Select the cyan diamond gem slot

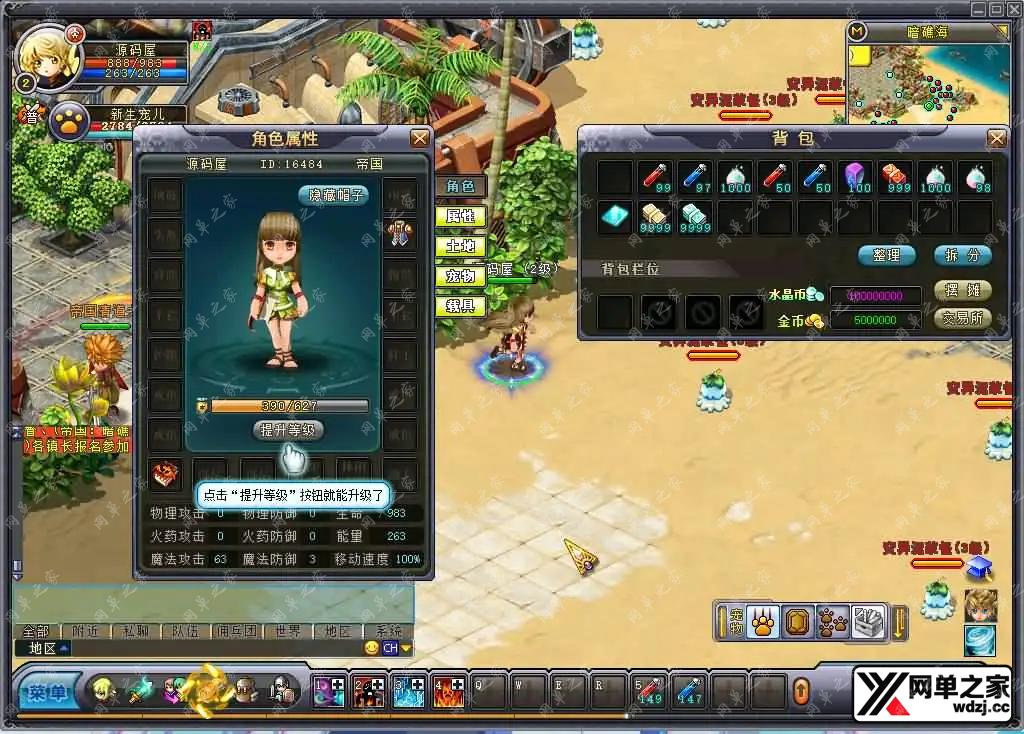[x=614, y=216]
